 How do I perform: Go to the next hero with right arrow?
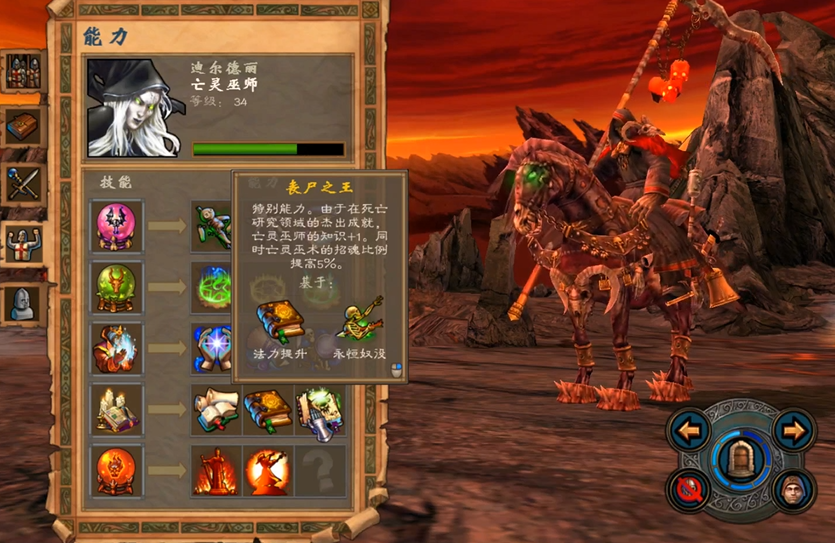click(x=792, y=431)
